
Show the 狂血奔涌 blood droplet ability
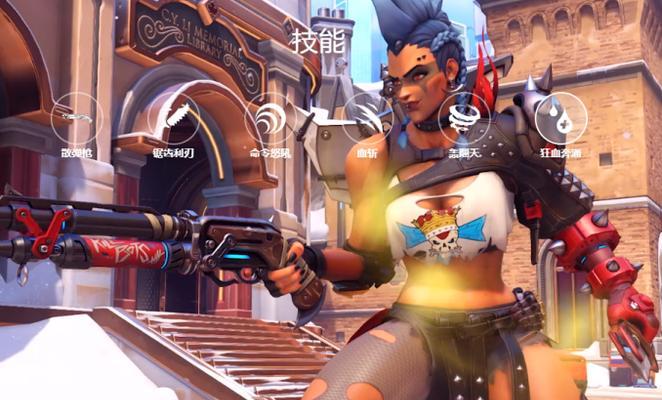click(560, 118)
